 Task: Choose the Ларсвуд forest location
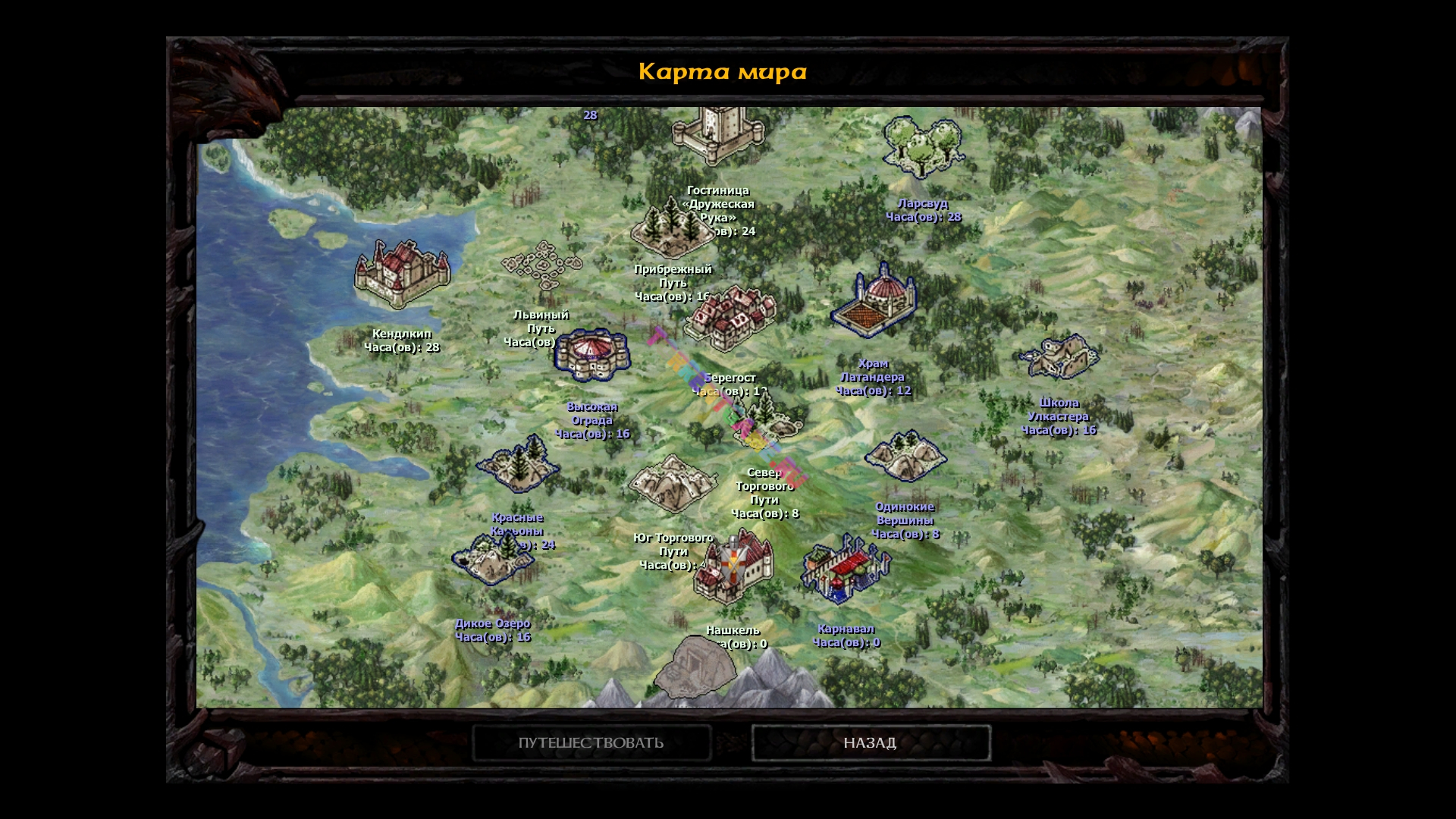coord(922,148)
